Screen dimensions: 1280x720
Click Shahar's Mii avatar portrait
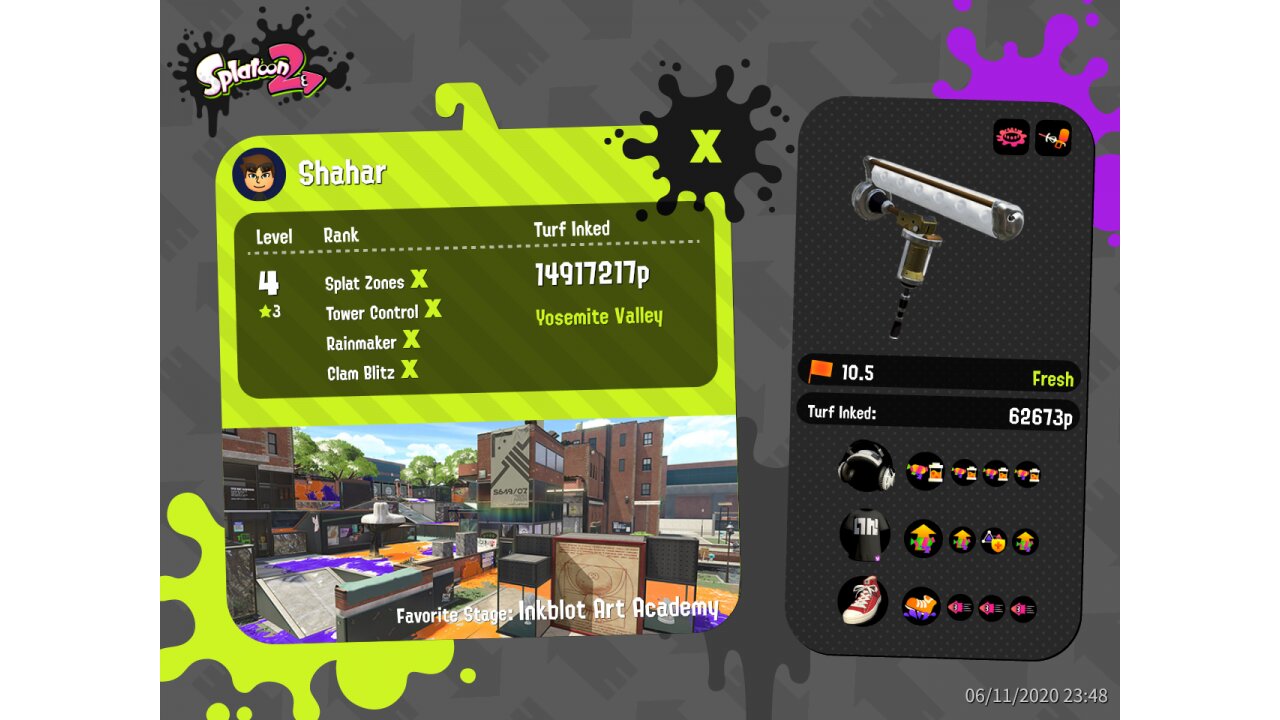pos(259,175)
